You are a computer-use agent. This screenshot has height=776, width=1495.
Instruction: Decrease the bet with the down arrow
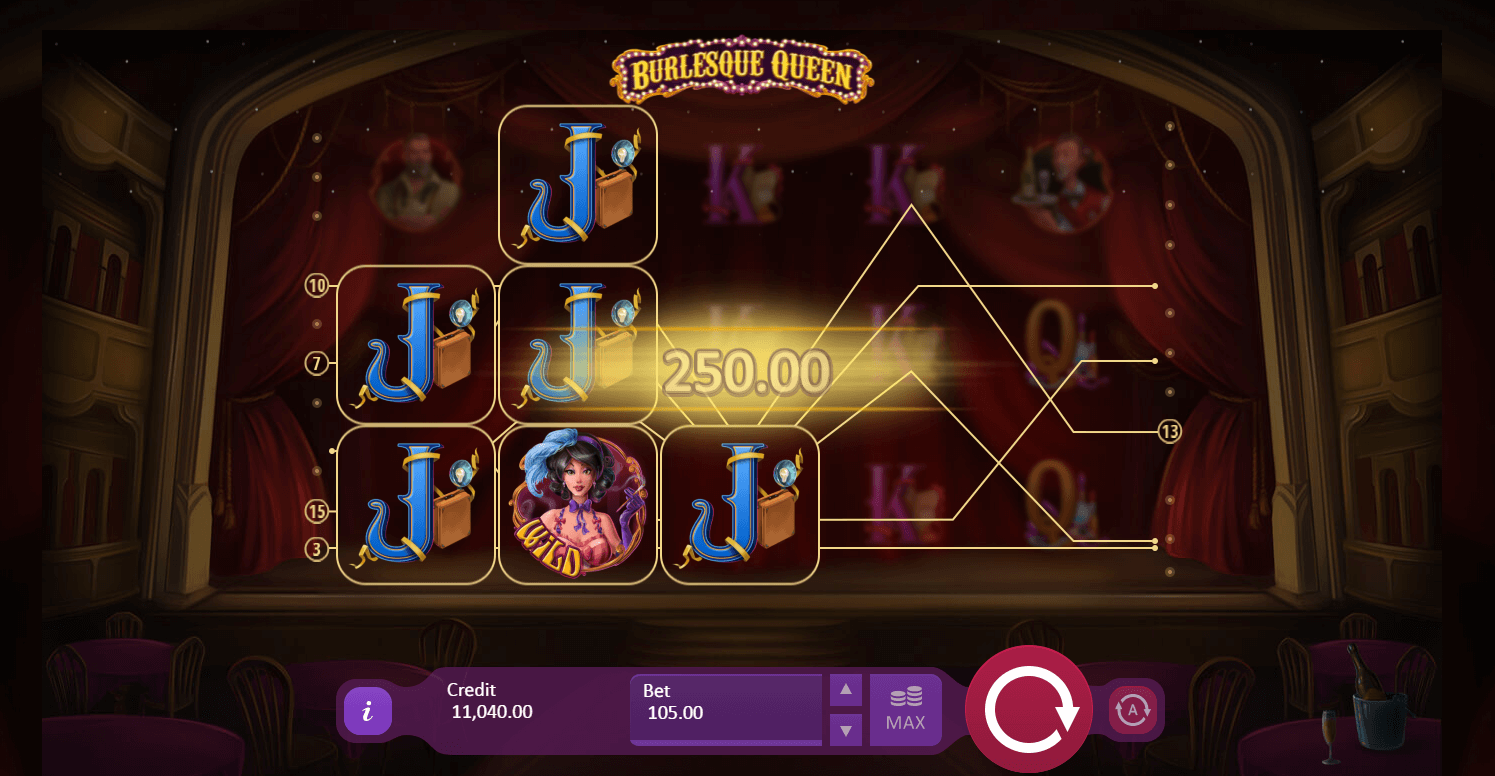[x=845, y=730]
